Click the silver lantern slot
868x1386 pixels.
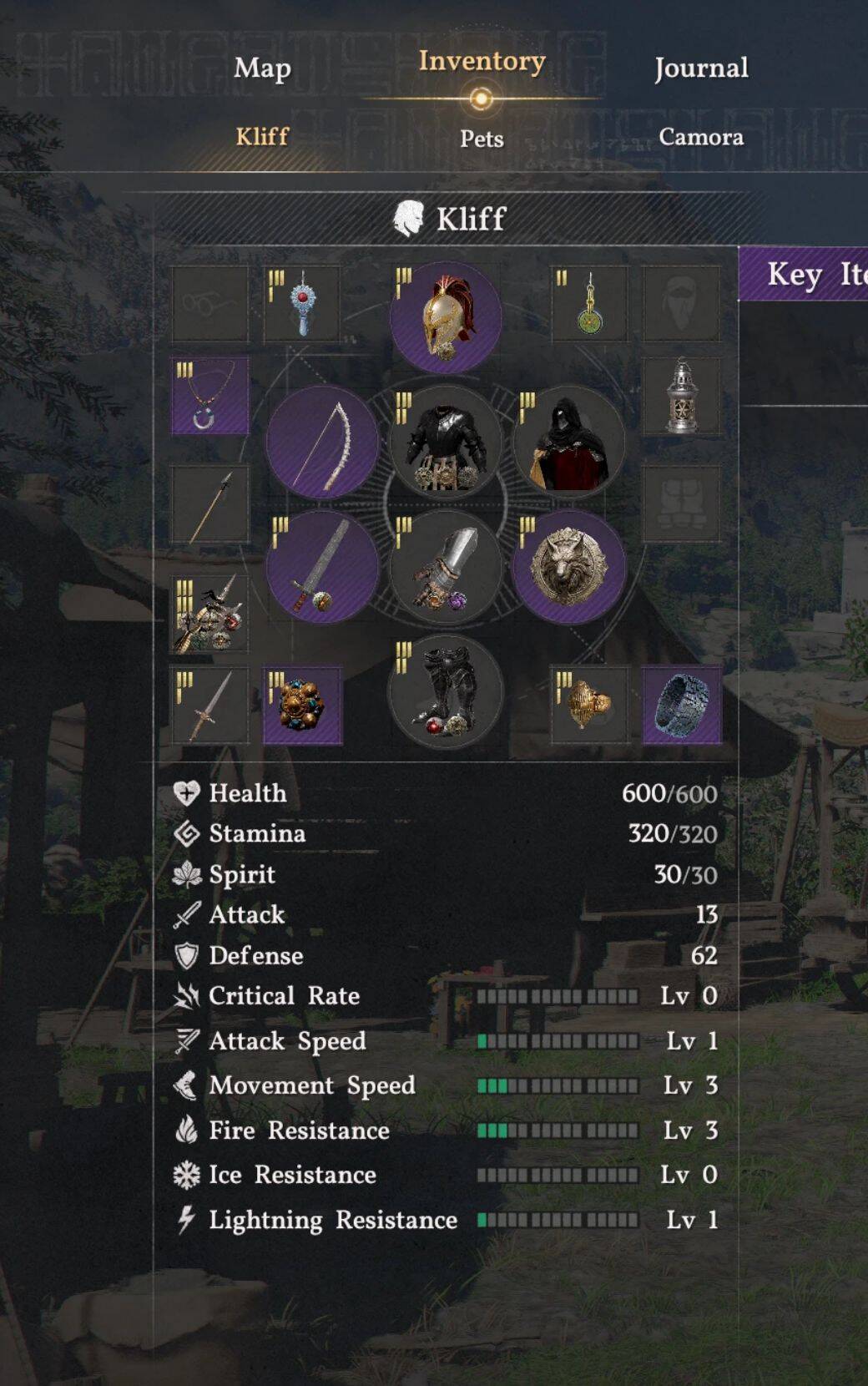[x=682, y=396]
